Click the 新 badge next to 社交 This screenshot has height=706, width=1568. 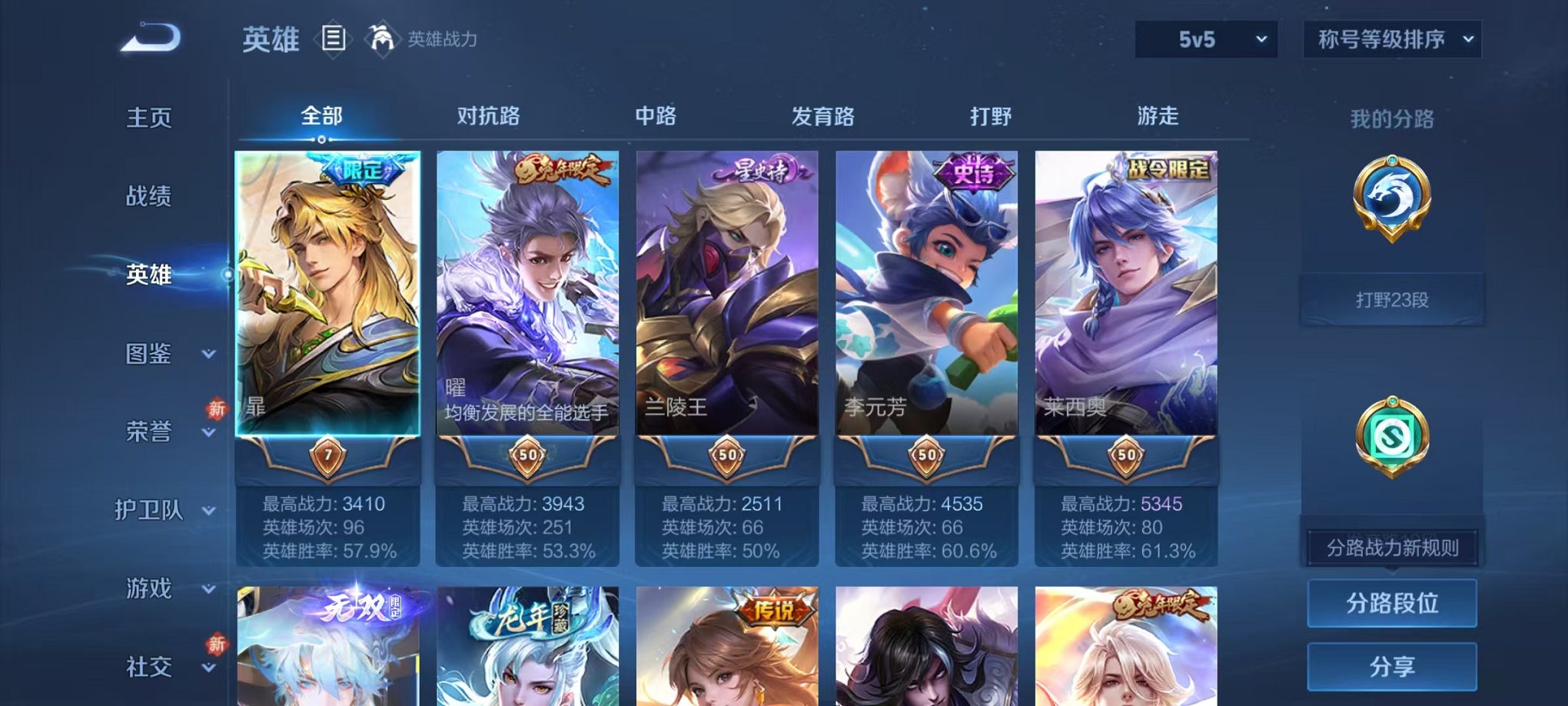click(218, 644)
